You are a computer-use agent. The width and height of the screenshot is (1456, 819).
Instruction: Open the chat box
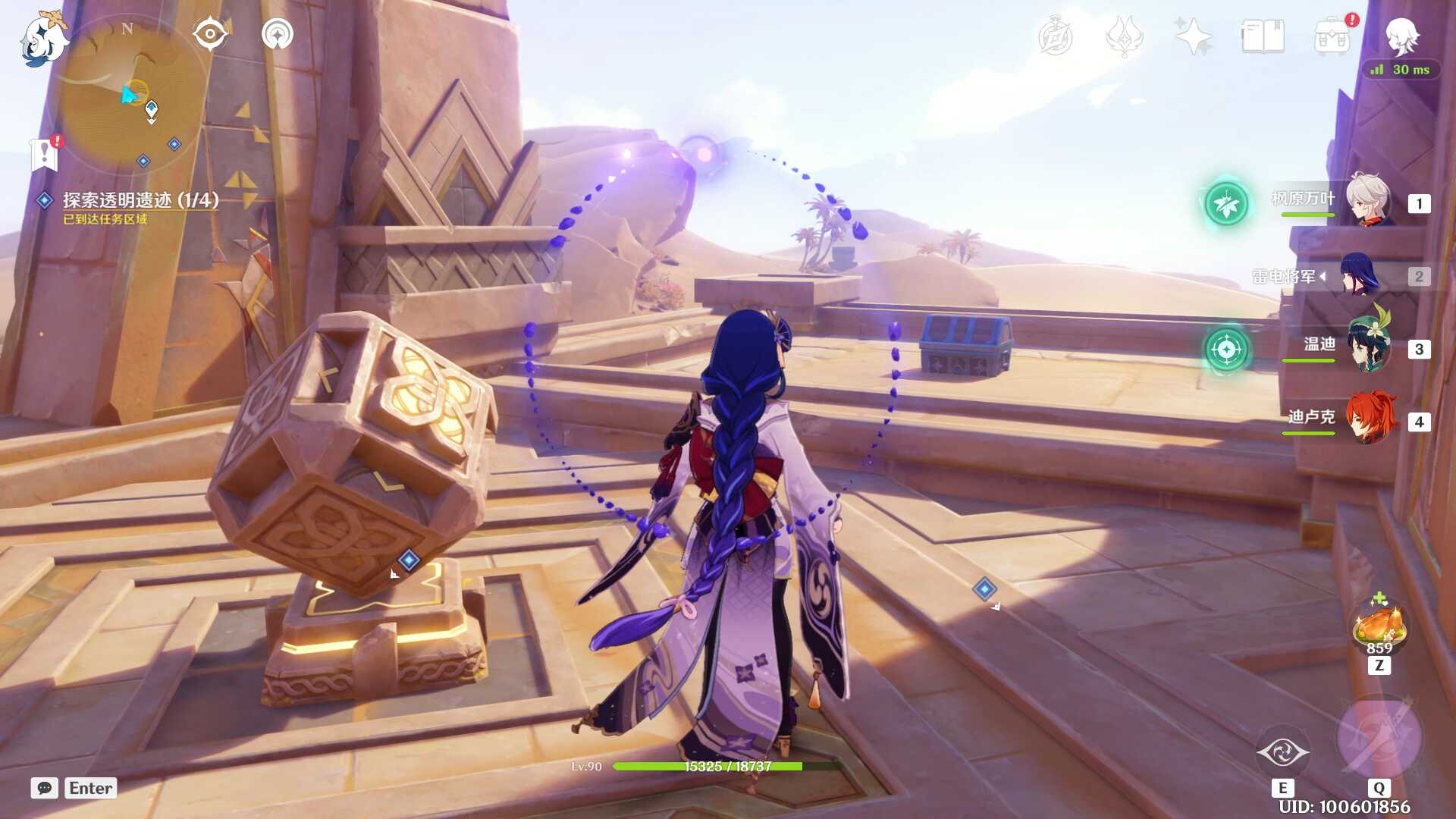pos(45,788)
